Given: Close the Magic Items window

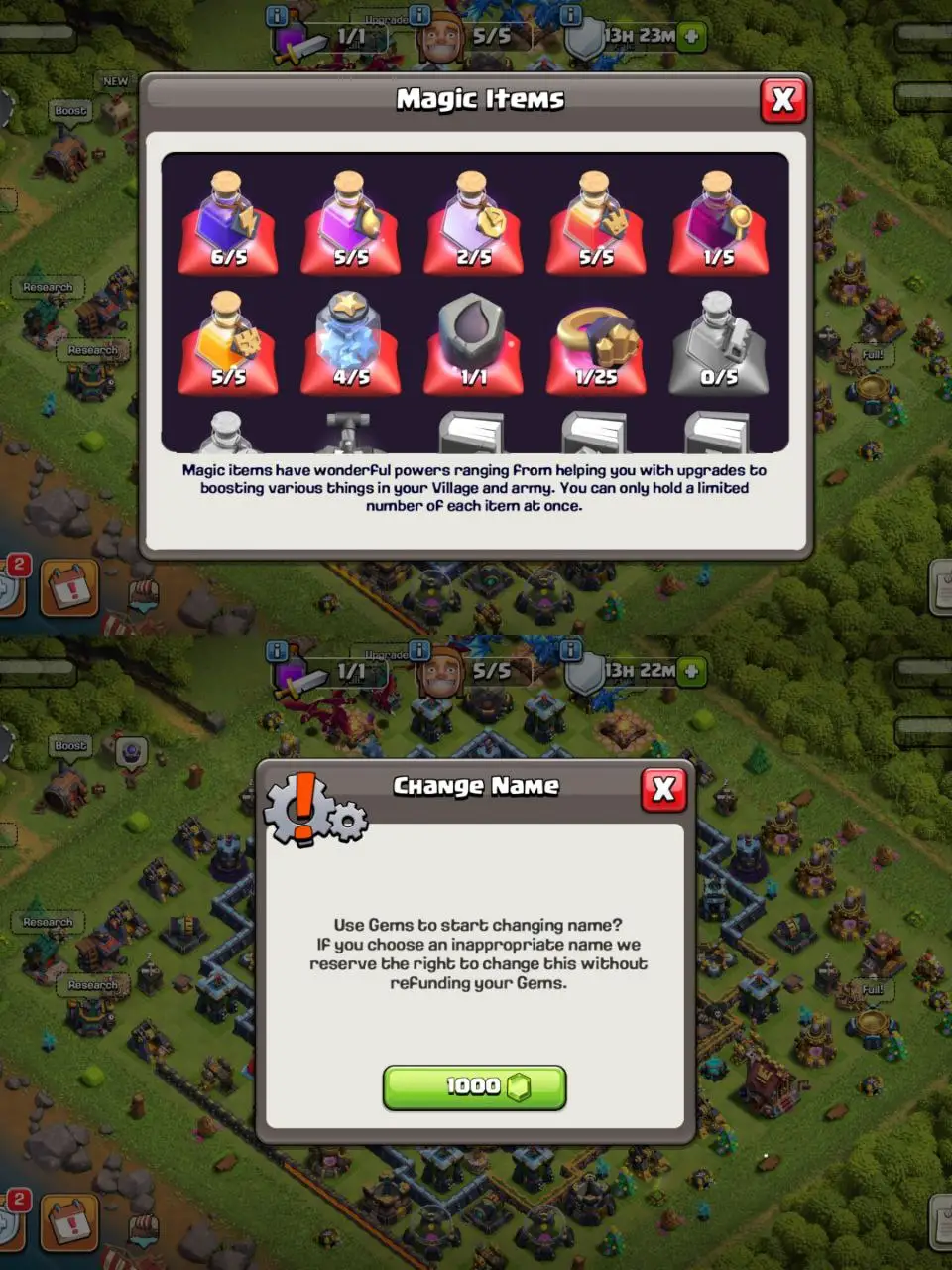Looking at the screenshot, I should click(782, 100).
